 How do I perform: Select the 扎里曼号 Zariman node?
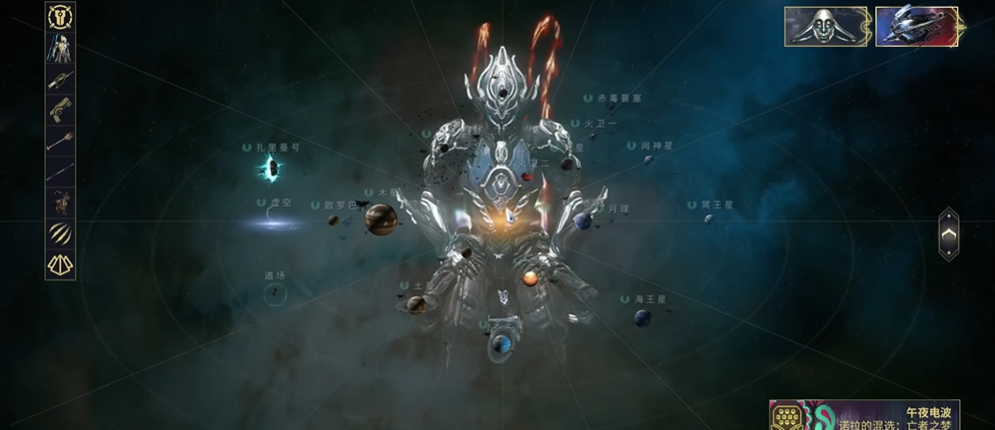click(x=268, y=168)
